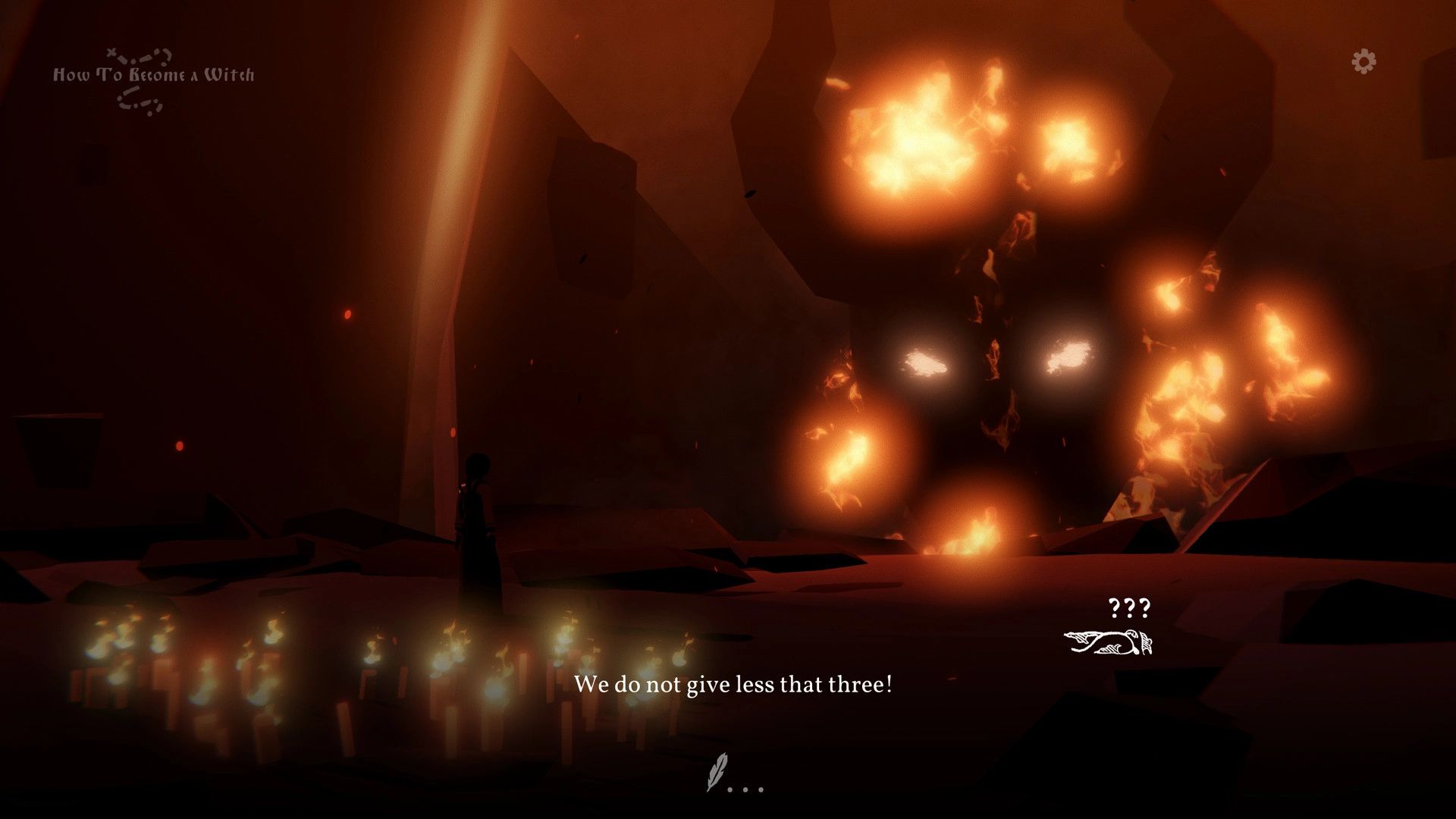This screenshot has height=819, width=1456.
Task: Click the third question mark in the choice prompt
Action: pos(1145,607)
